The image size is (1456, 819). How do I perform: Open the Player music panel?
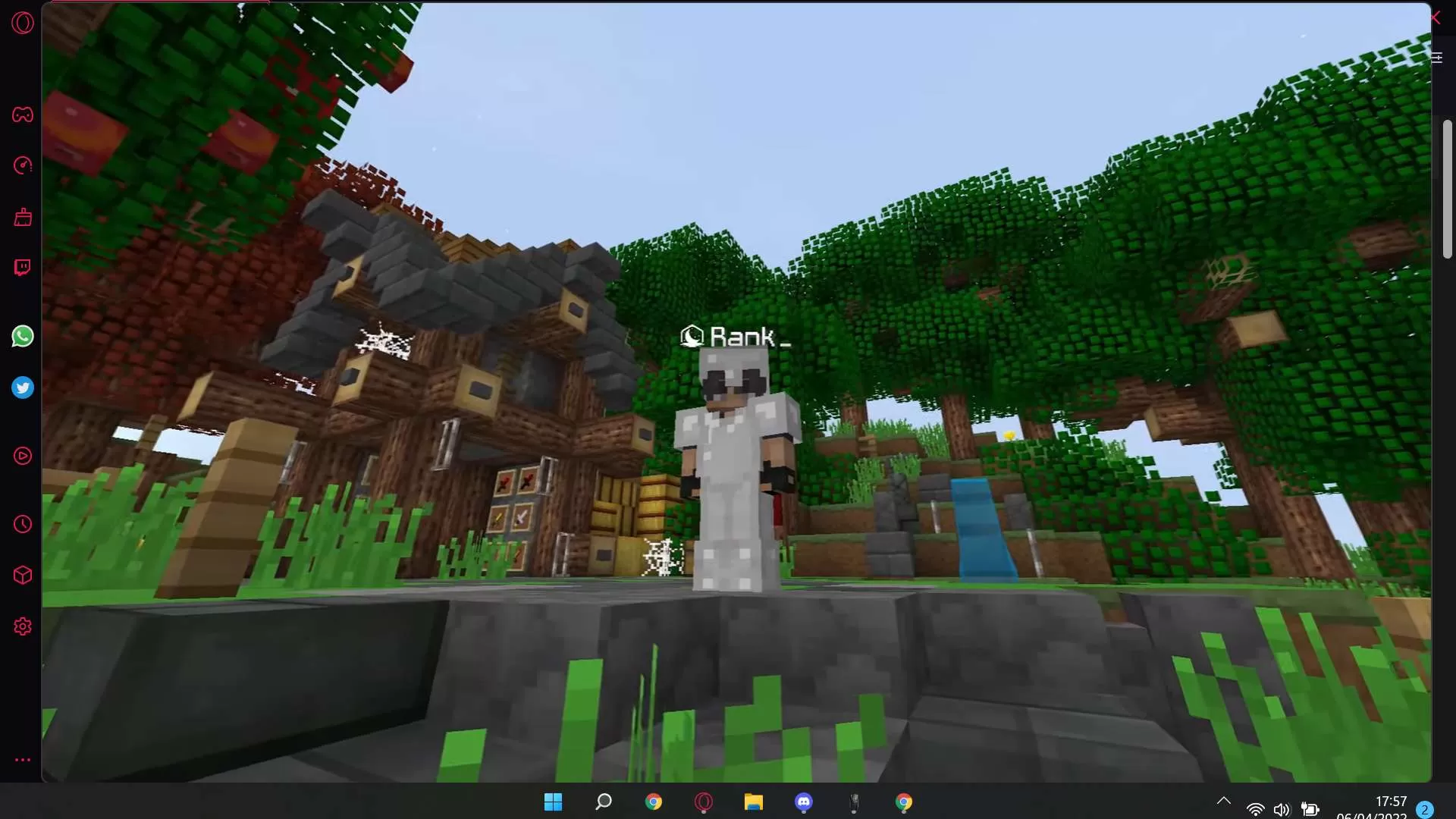[x=23, y=456]
